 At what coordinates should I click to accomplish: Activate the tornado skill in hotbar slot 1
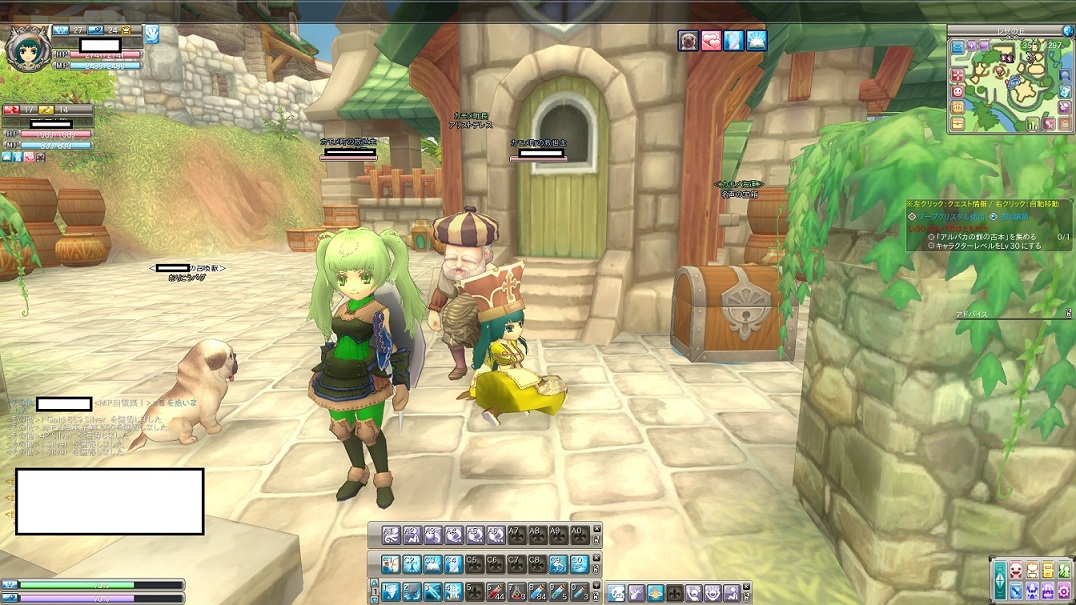point(391,592)
